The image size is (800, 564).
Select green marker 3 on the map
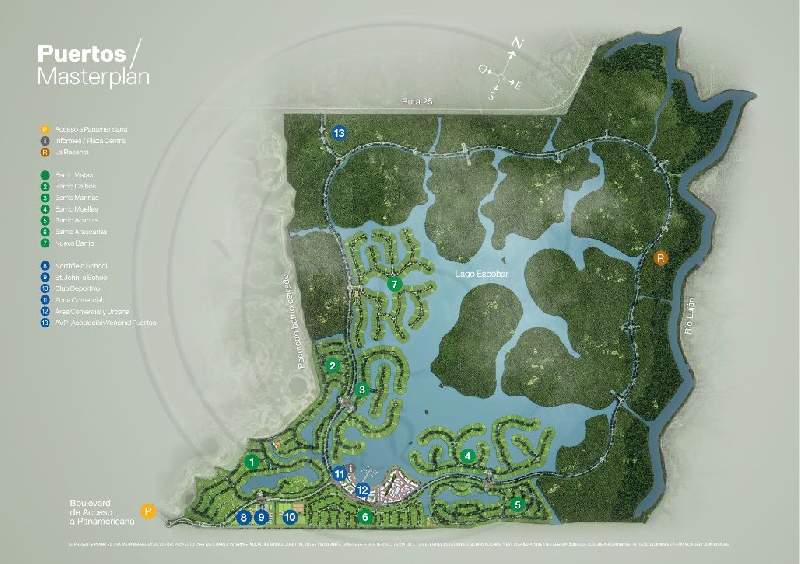click(x=362, y=389)
